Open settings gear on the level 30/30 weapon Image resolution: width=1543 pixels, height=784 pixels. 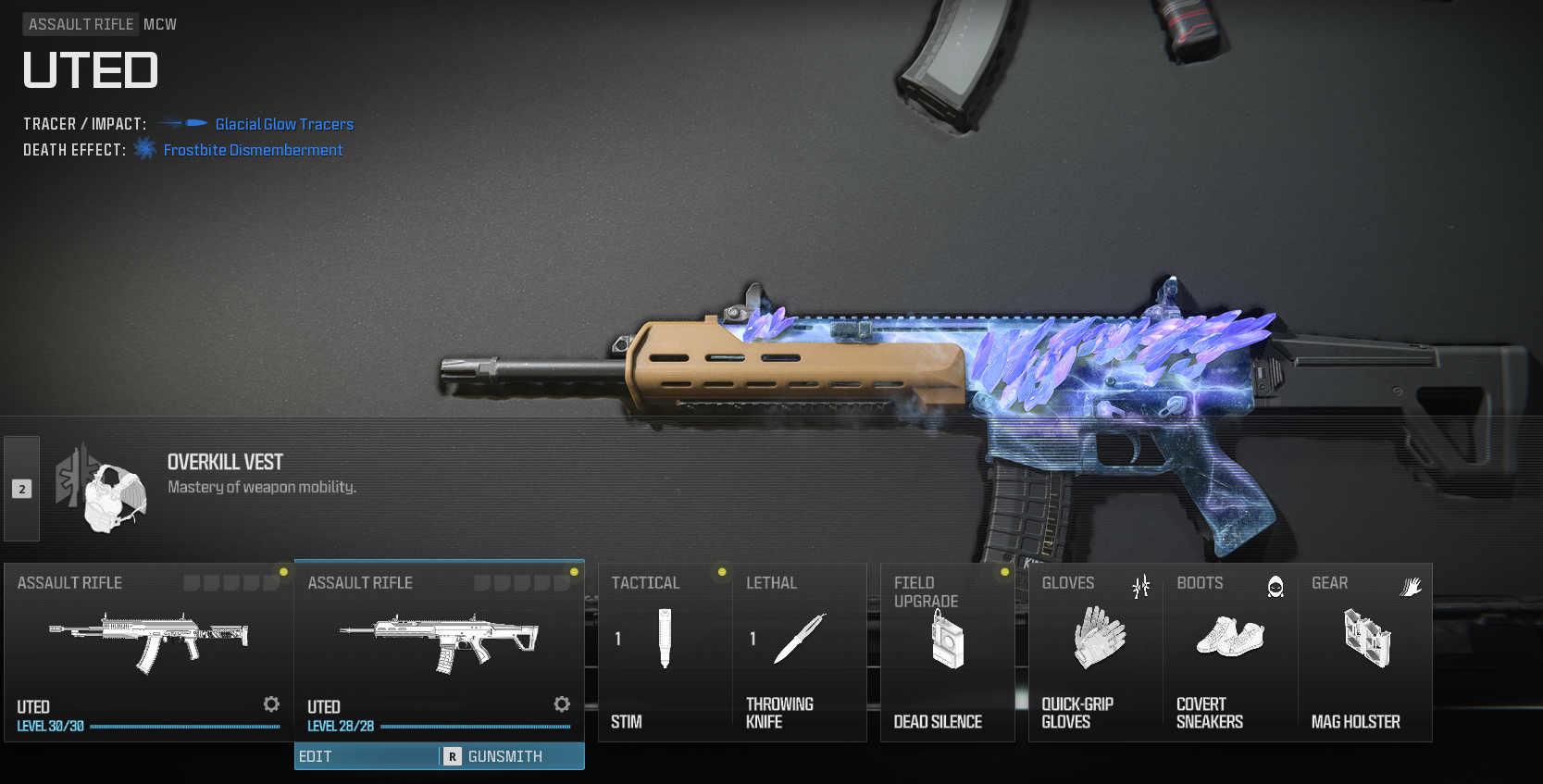[x=271, y=704]
